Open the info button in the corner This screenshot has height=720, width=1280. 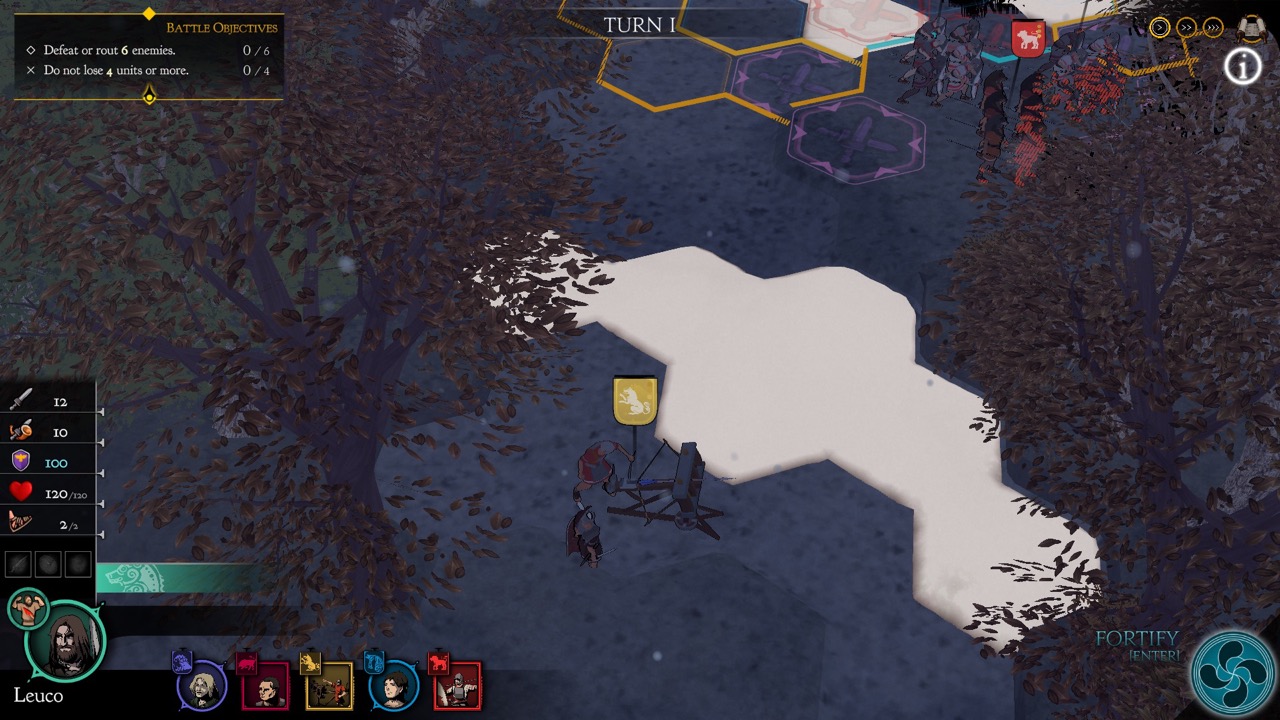(x=1243, y=66)
